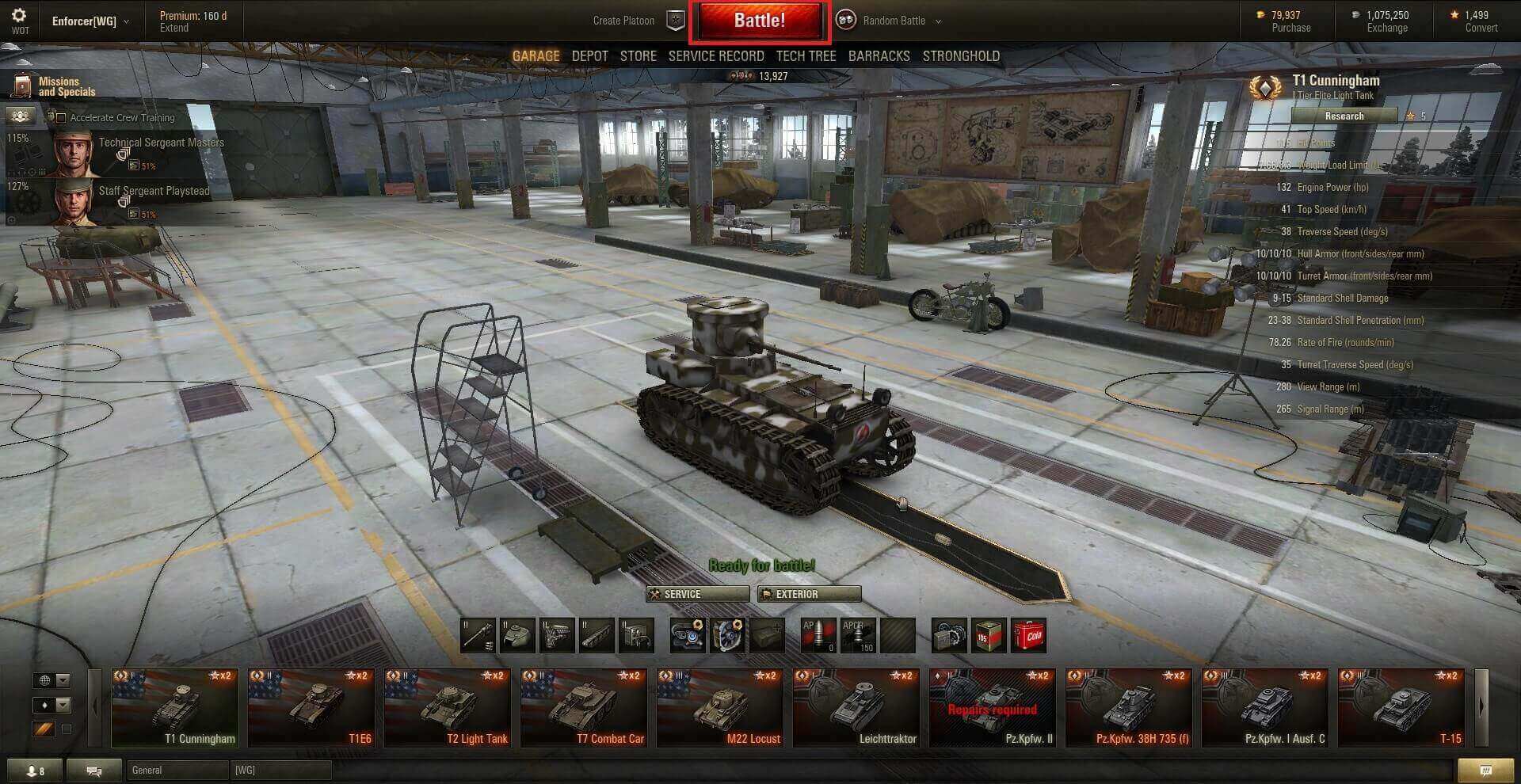Viewport: 1521px width, 784px height.
Task: Open the Service panel for the tank
Action: coord(697,594)
